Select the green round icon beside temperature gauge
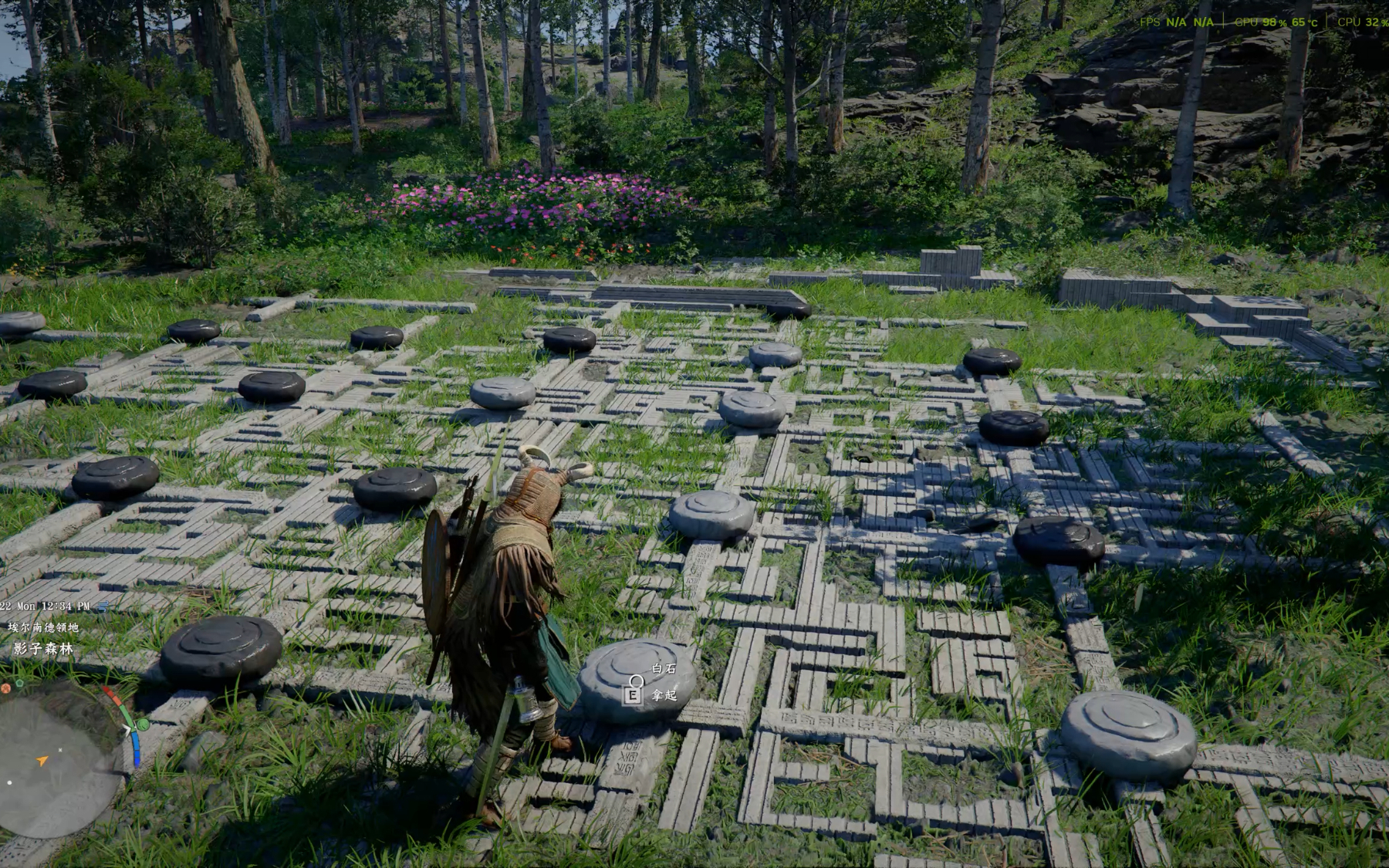The width and height of the screenshot is (1389, 868). tap(143, 724)
